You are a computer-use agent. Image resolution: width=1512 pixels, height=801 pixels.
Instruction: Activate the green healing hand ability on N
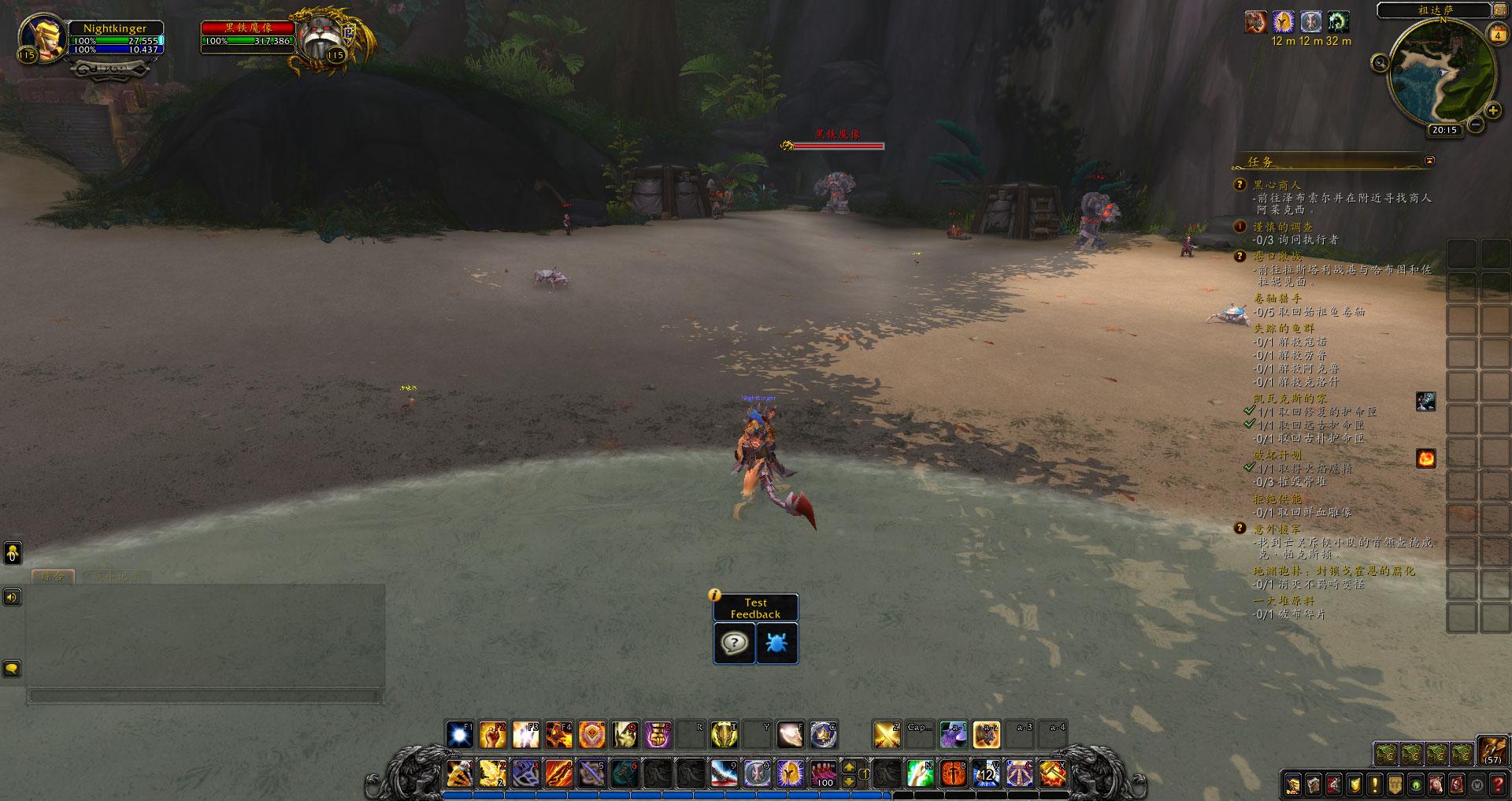pos(920,773)
